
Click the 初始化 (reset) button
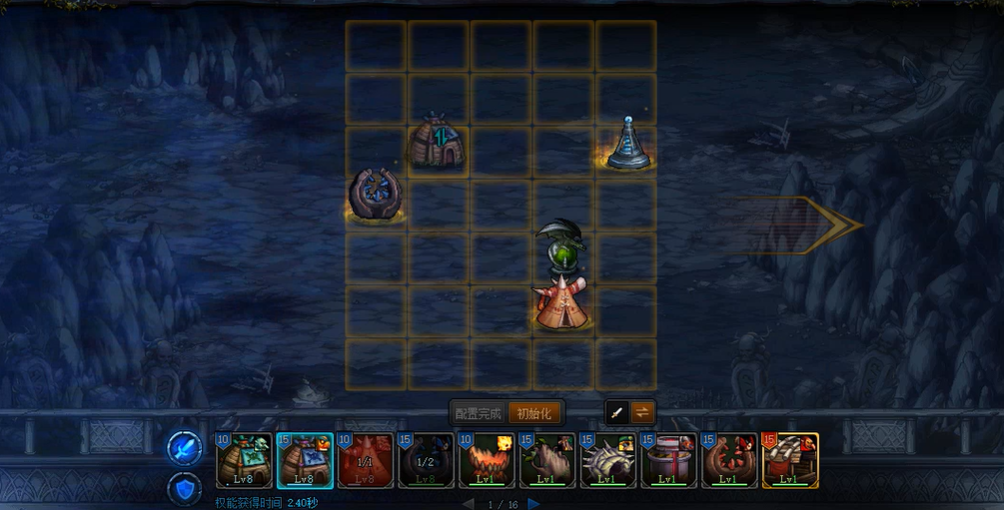tap(534, 413)
